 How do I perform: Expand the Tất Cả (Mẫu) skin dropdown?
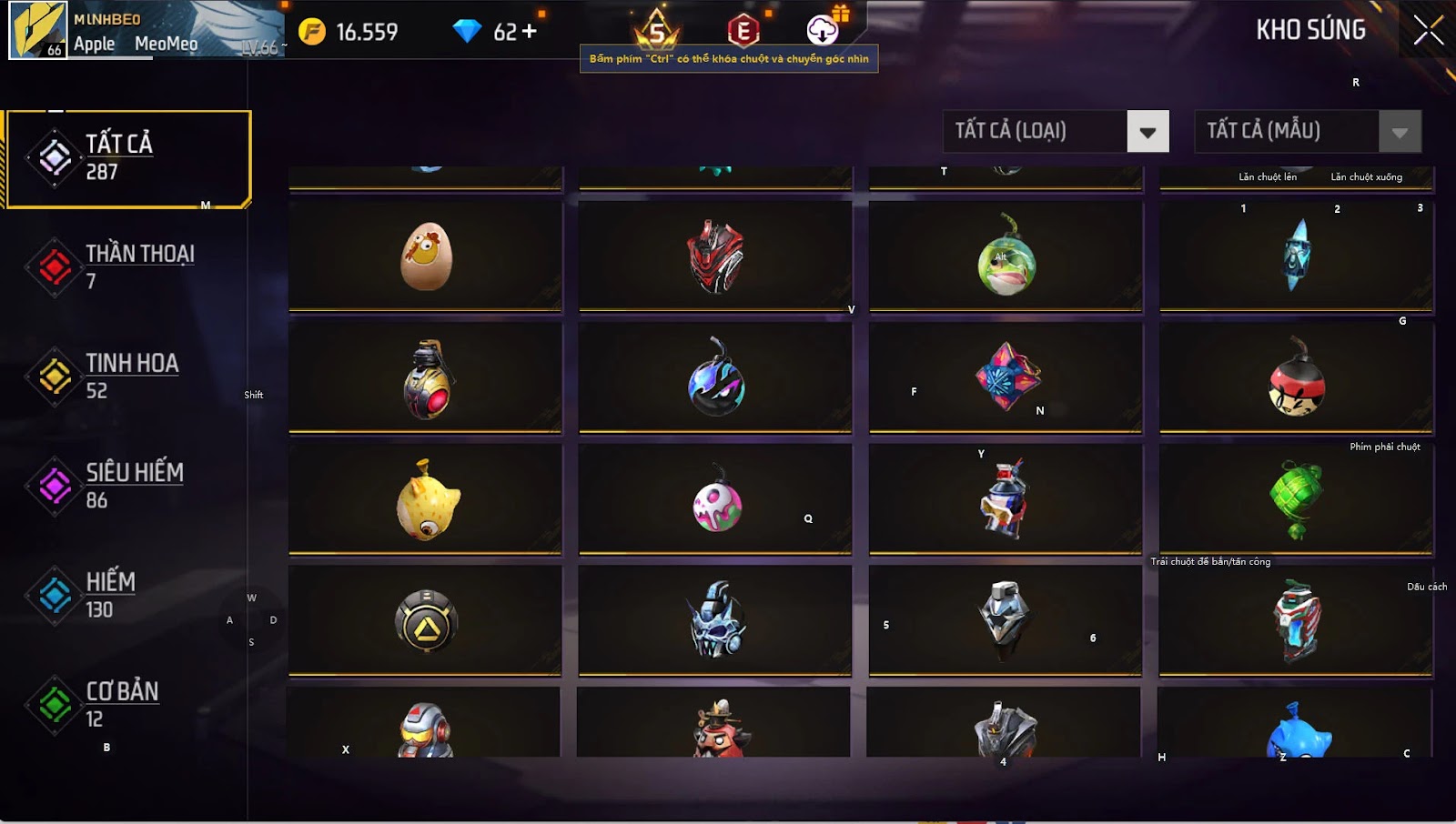tap(1400, 132)
